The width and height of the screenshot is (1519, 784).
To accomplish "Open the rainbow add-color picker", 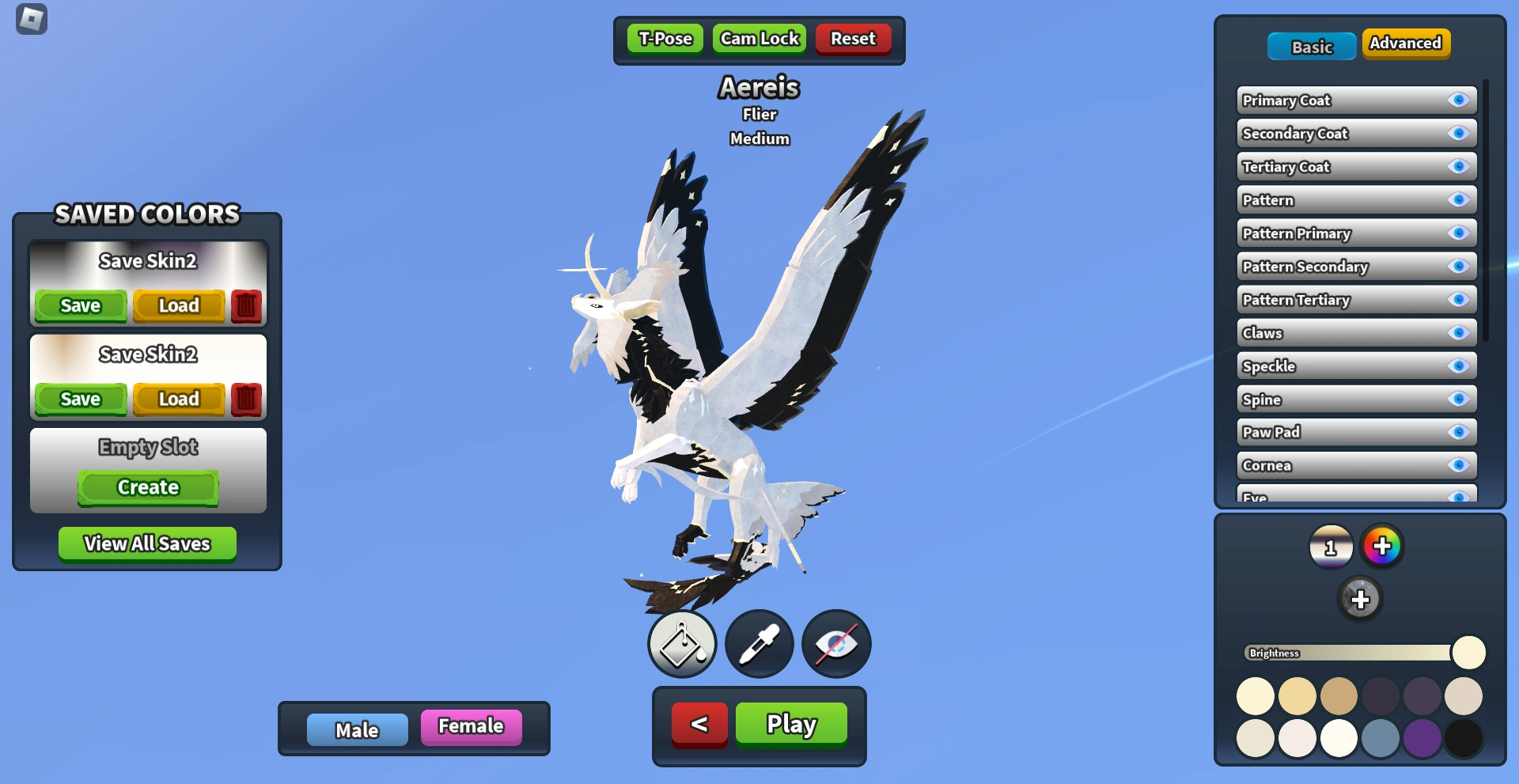I will click(1382, 546).
